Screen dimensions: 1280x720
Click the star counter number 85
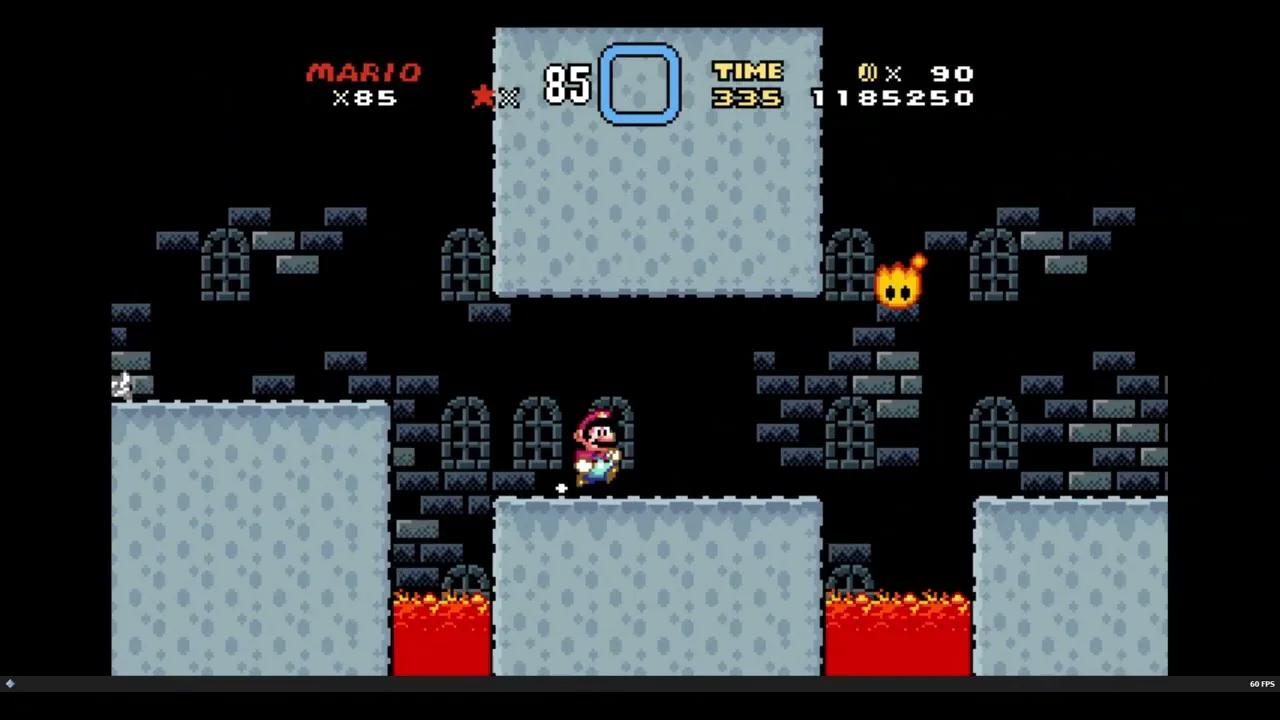pyautogui.click(x=566, y=85)
